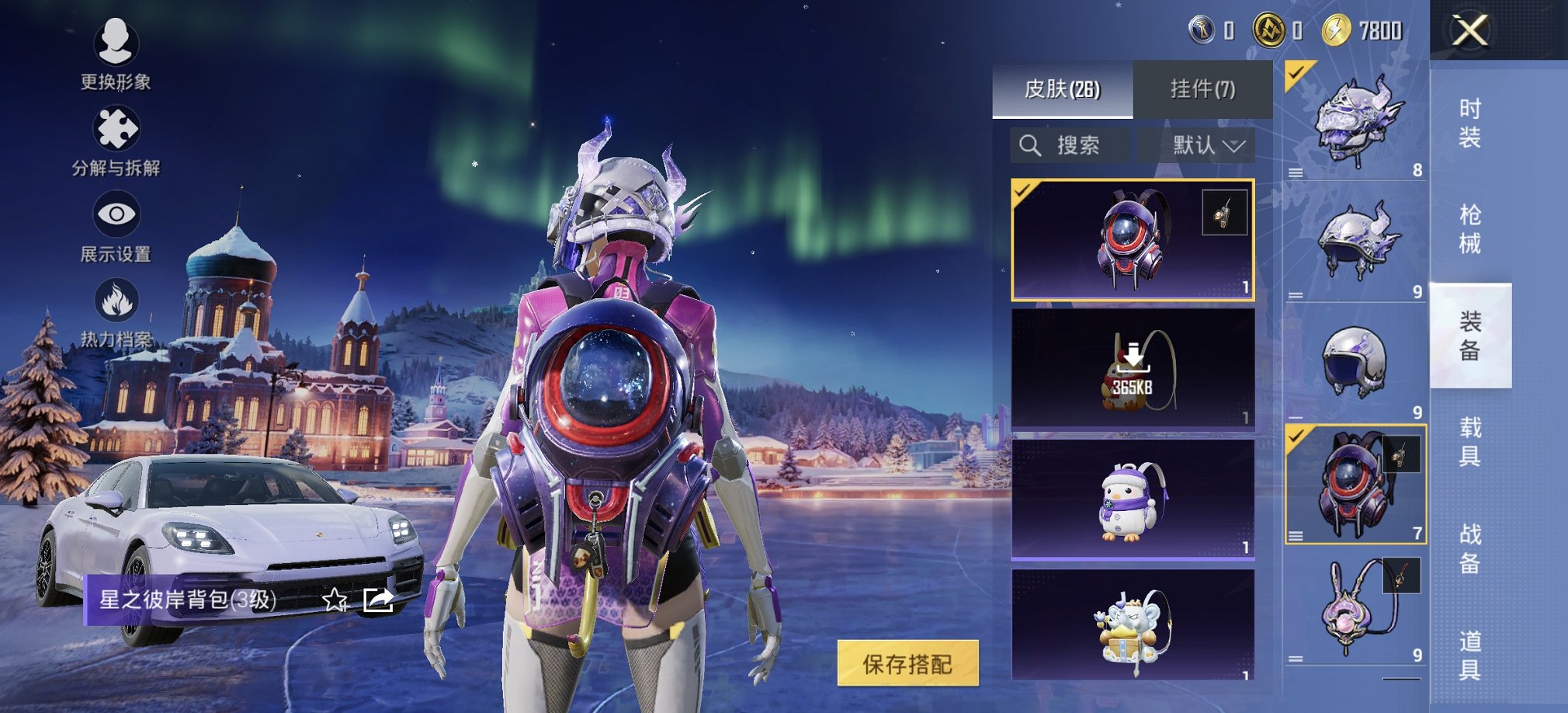Select the plain white helmet slot
This screenshot has height=713, width=1568.
(1355, 361)
